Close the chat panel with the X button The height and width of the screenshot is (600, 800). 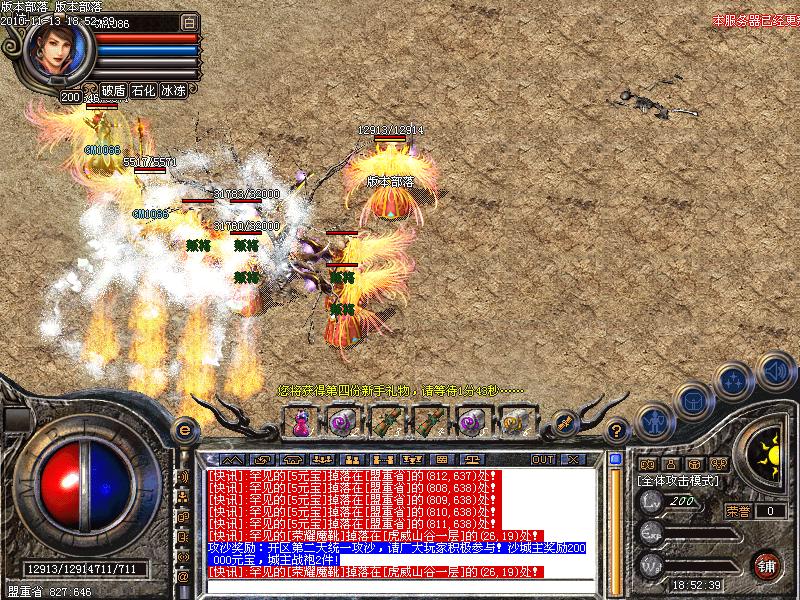click(x=573, y=459)
